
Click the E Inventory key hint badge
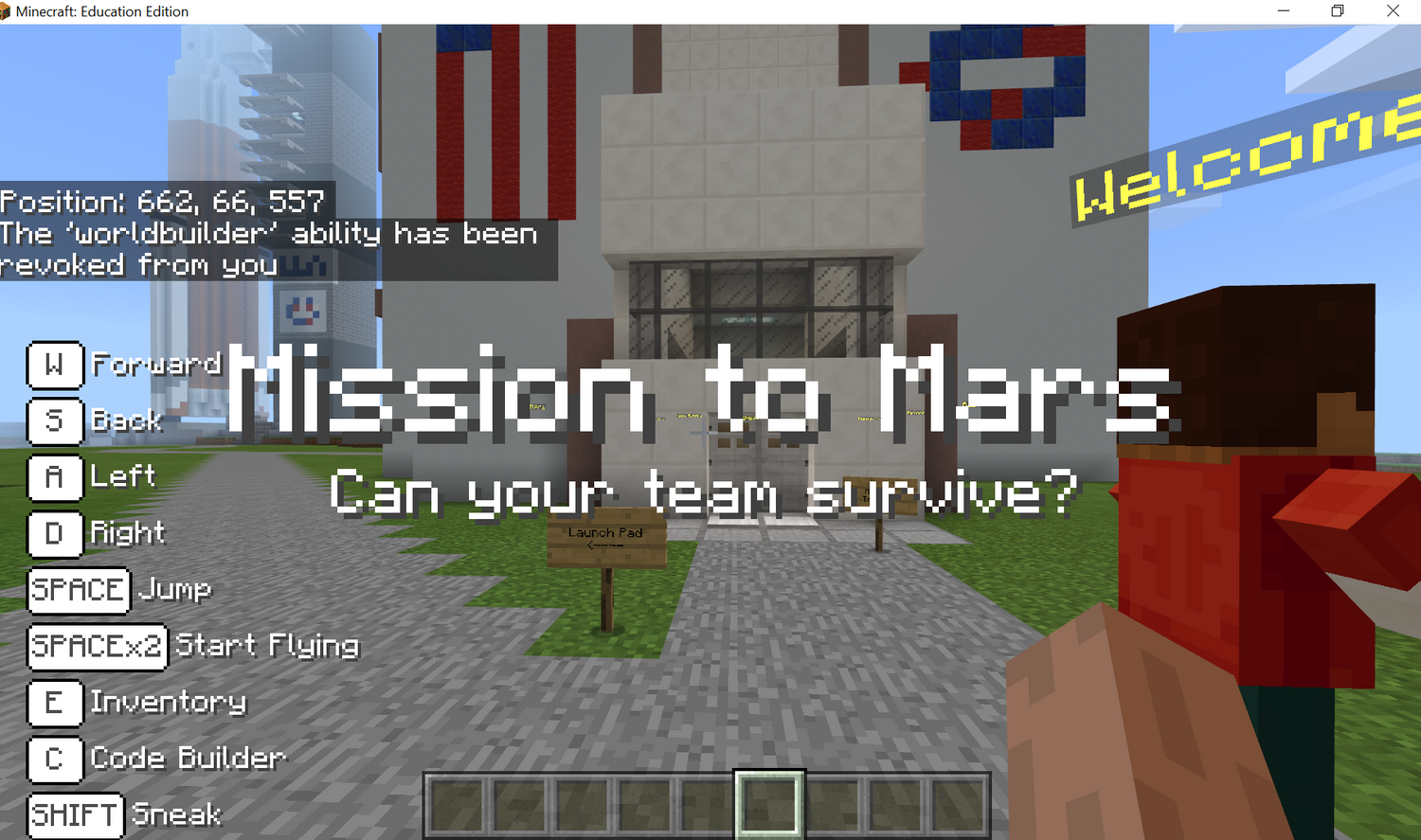click(x=55, y=704)
